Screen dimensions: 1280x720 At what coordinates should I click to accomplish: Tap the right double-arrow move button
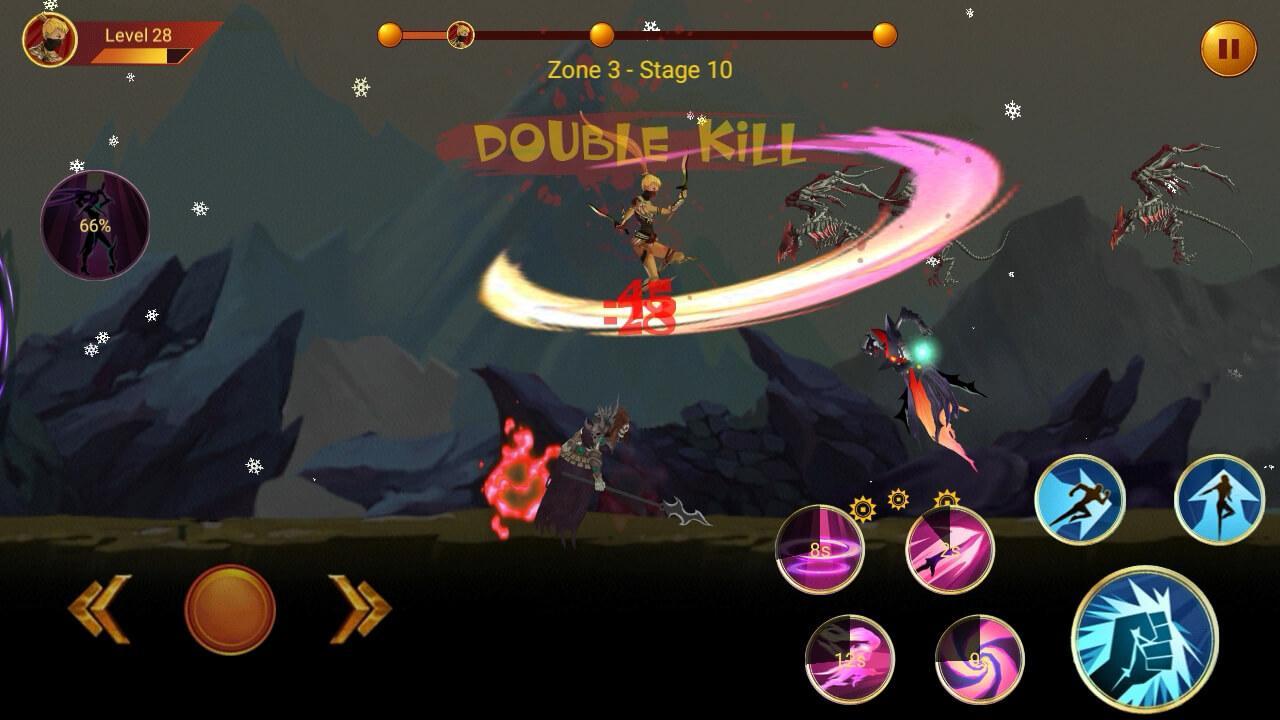coord(360,608)
